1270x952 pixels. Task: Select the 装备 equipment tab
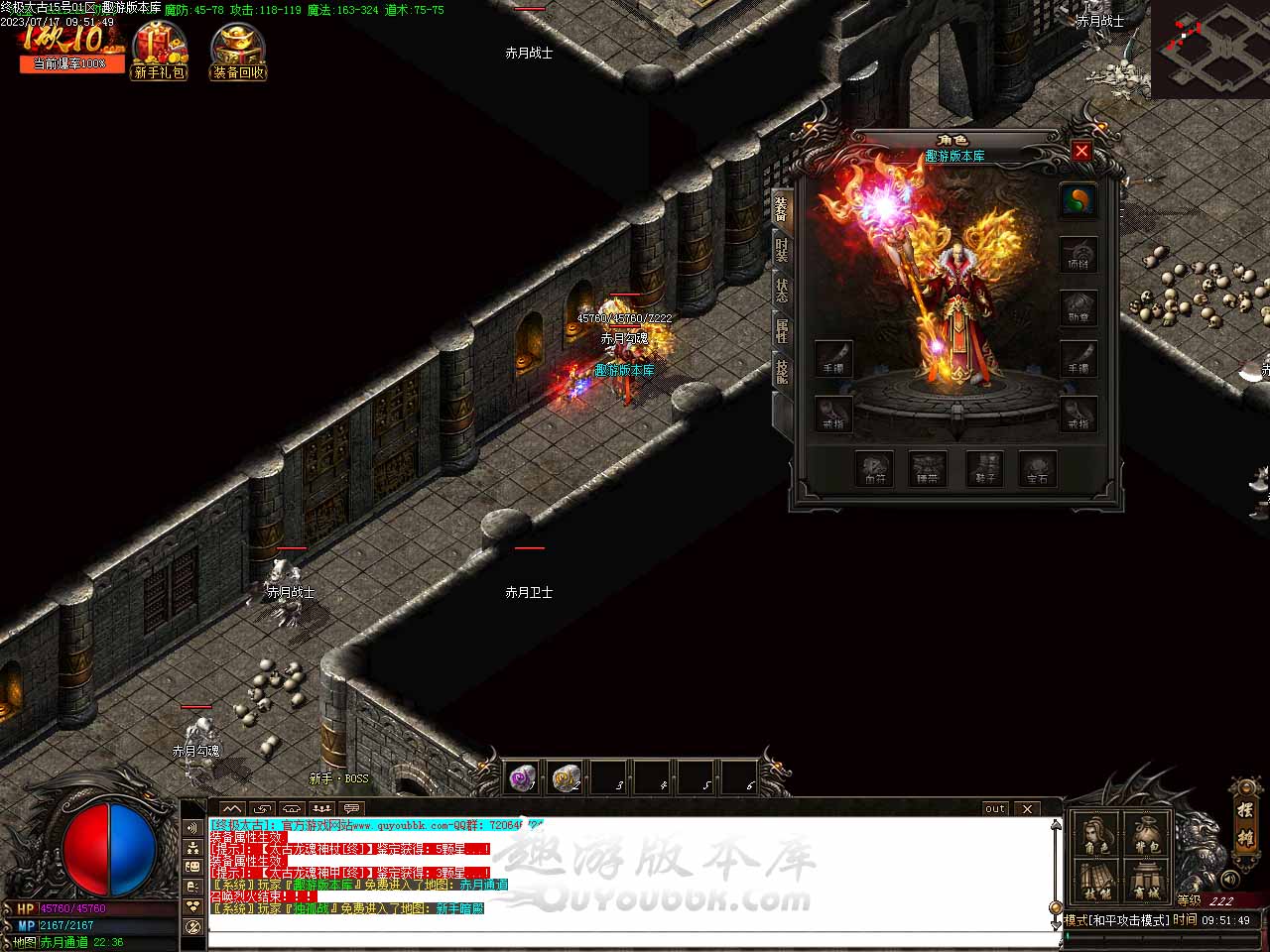point(782,207)
